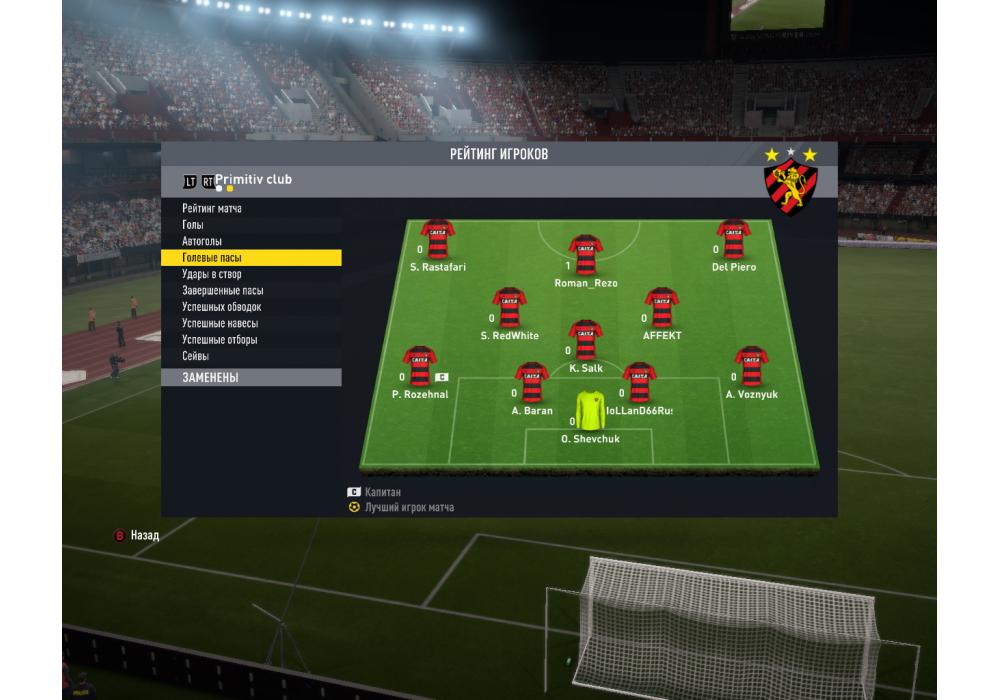1000x700 pixels.
Task: Select captain P. Rozehnal
Action: (420, 367)
